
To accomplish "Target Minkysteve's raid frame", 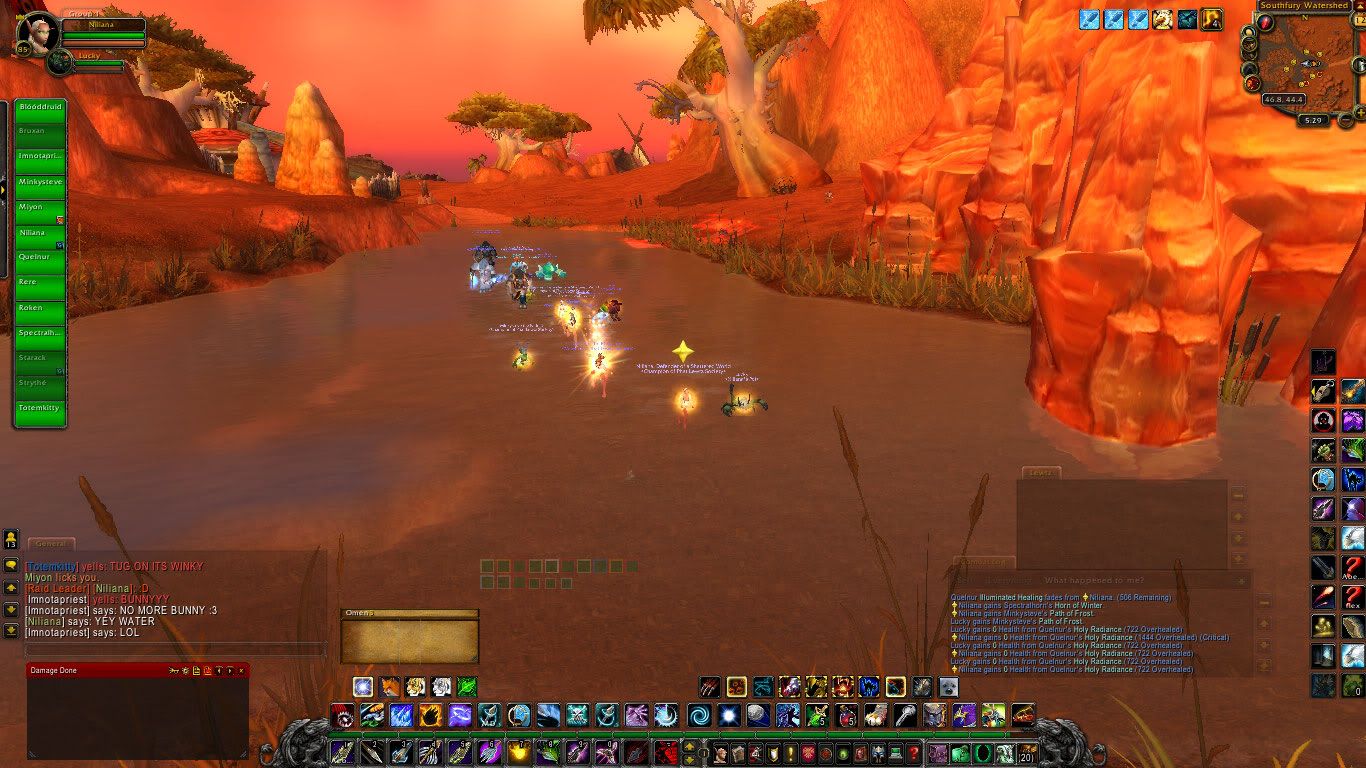I will [x=41, y=182].
